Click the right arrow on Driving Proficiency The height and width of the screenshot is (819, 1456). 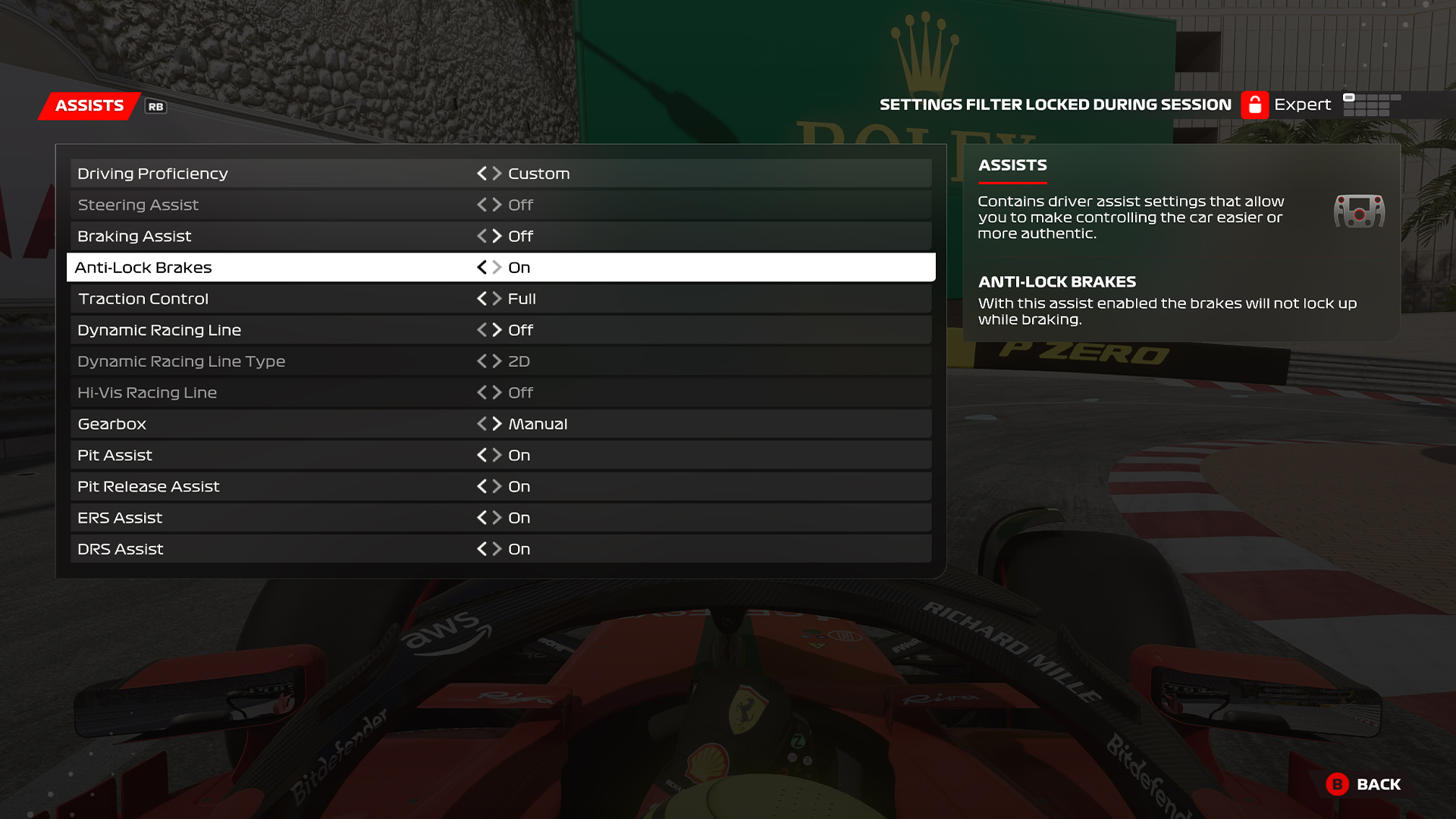497,173
